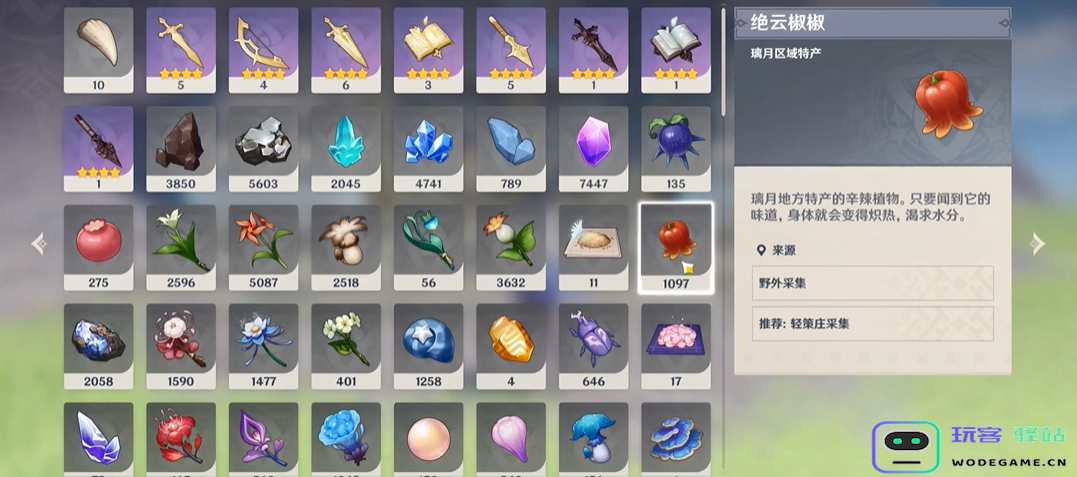Select the teal crystal item with 2045
The height and width of the screenshot is (477, 1077).
point(346,147)
